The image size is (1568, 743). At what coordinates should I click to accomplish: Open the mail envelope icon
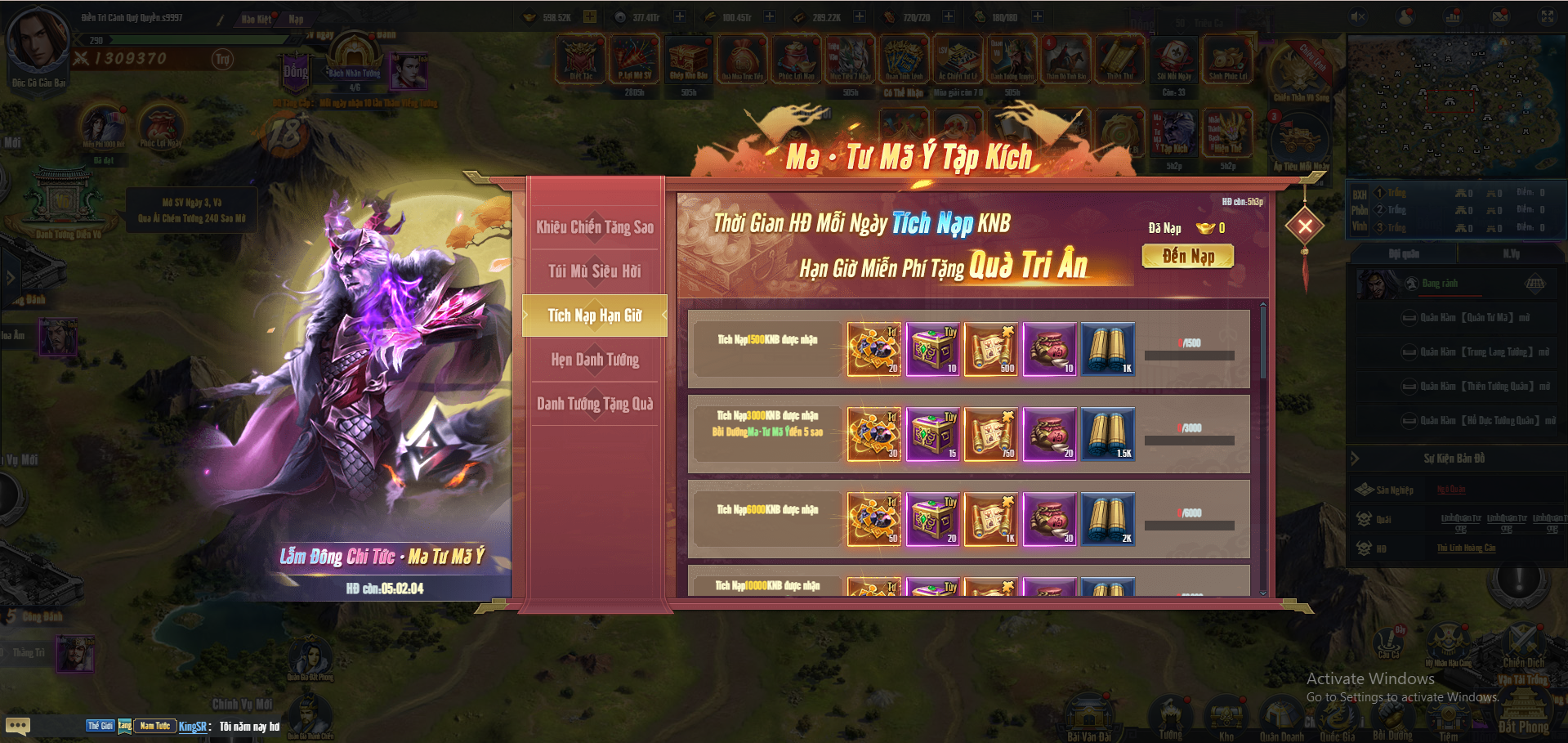coord(1500,17)
